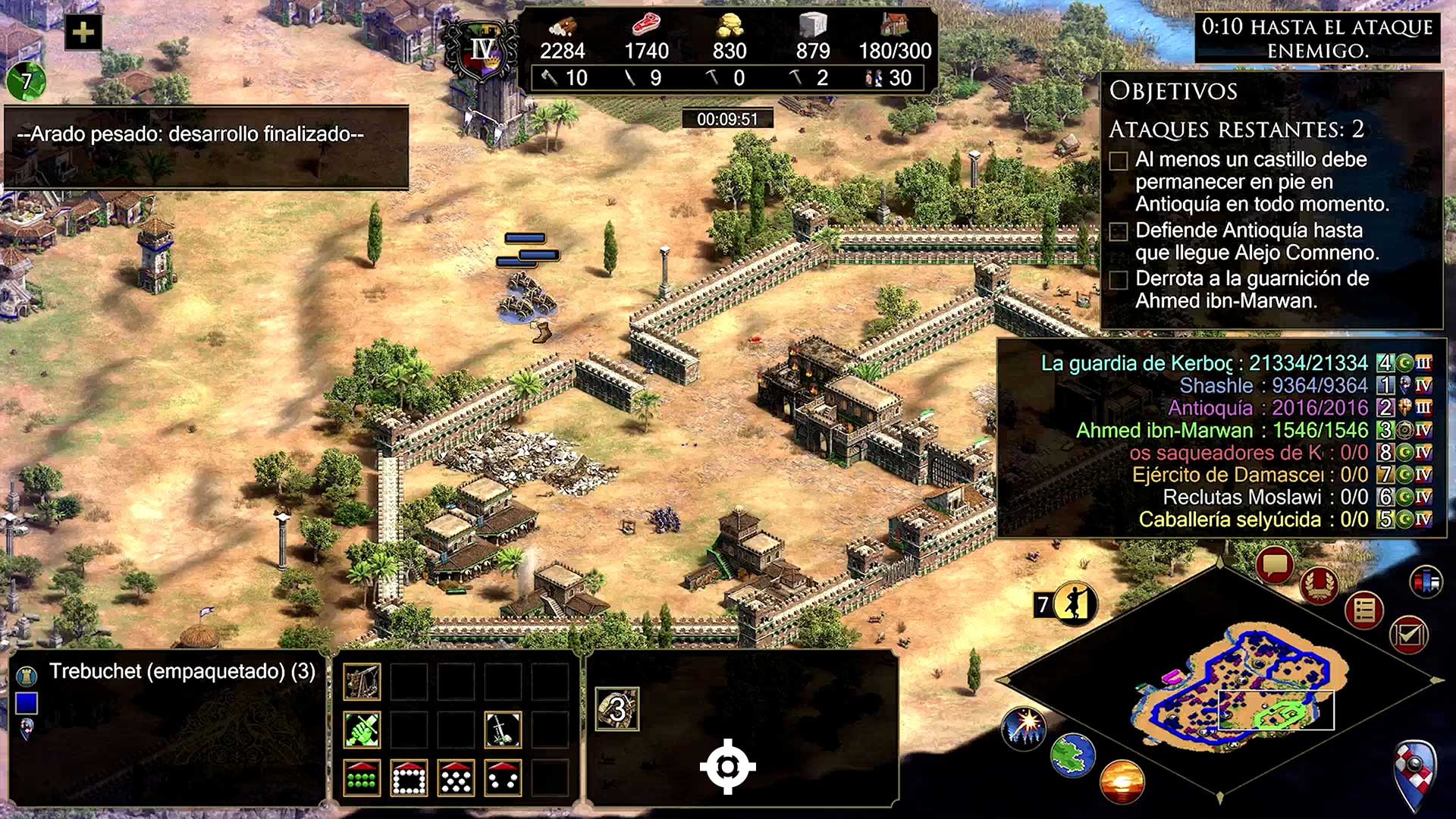This screenshot has height=819, width=1456.
Task: Activate the sword-in-ground stand ground command
Action: pos(502,730)
